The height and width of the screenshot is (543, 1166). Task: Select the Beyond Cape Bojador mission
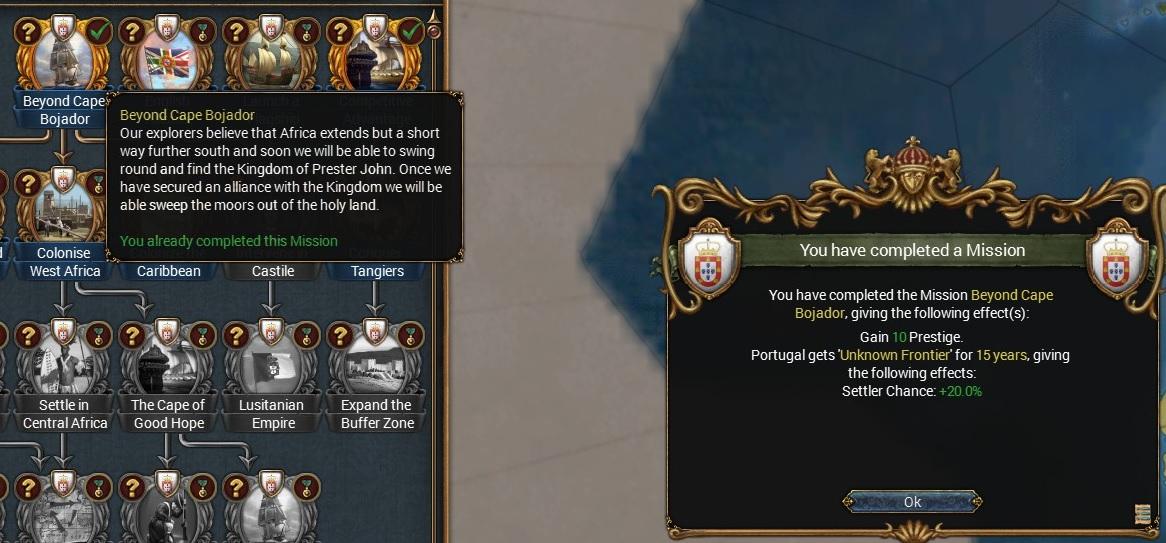coord(63,58)
